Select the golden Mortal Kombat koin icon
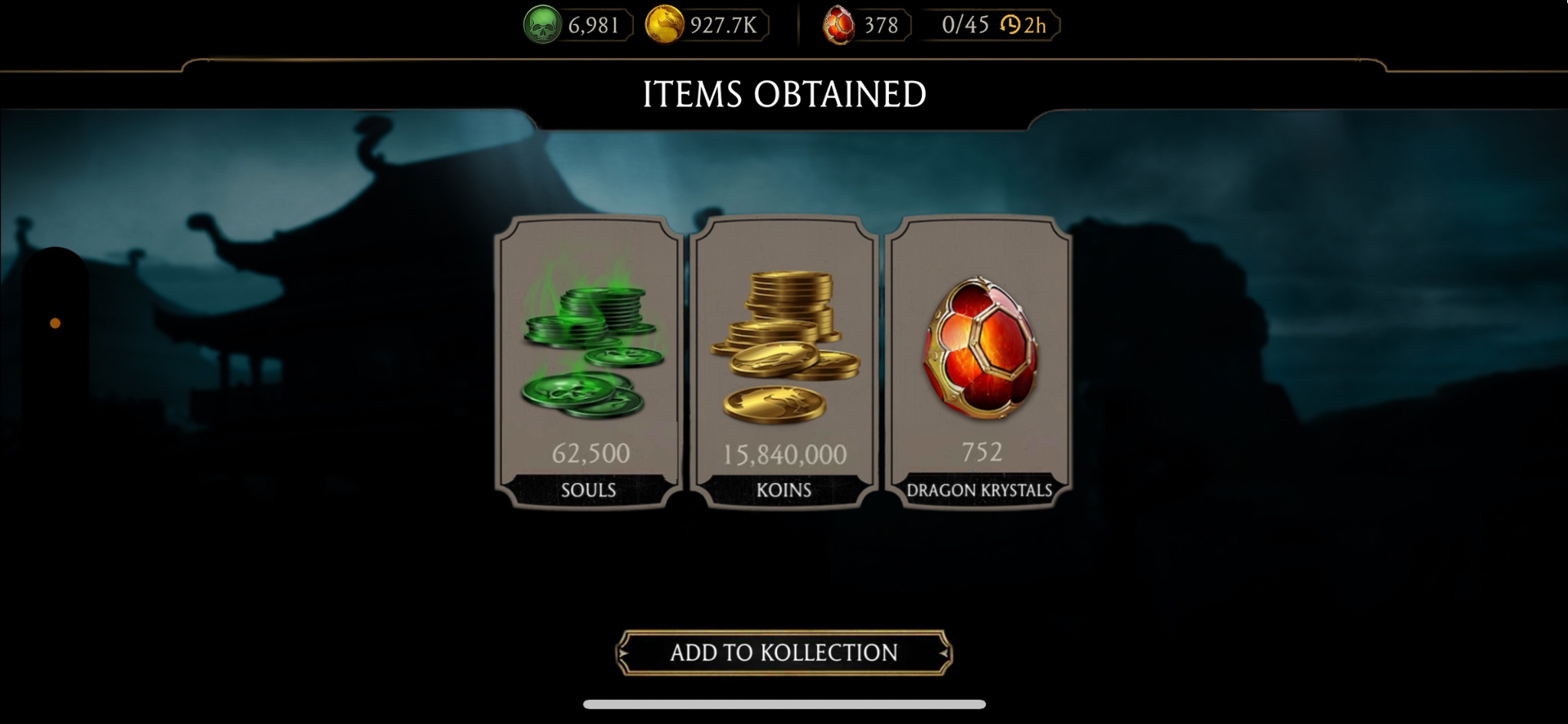This screenshot has height=724, width=1568. (663, 24)
